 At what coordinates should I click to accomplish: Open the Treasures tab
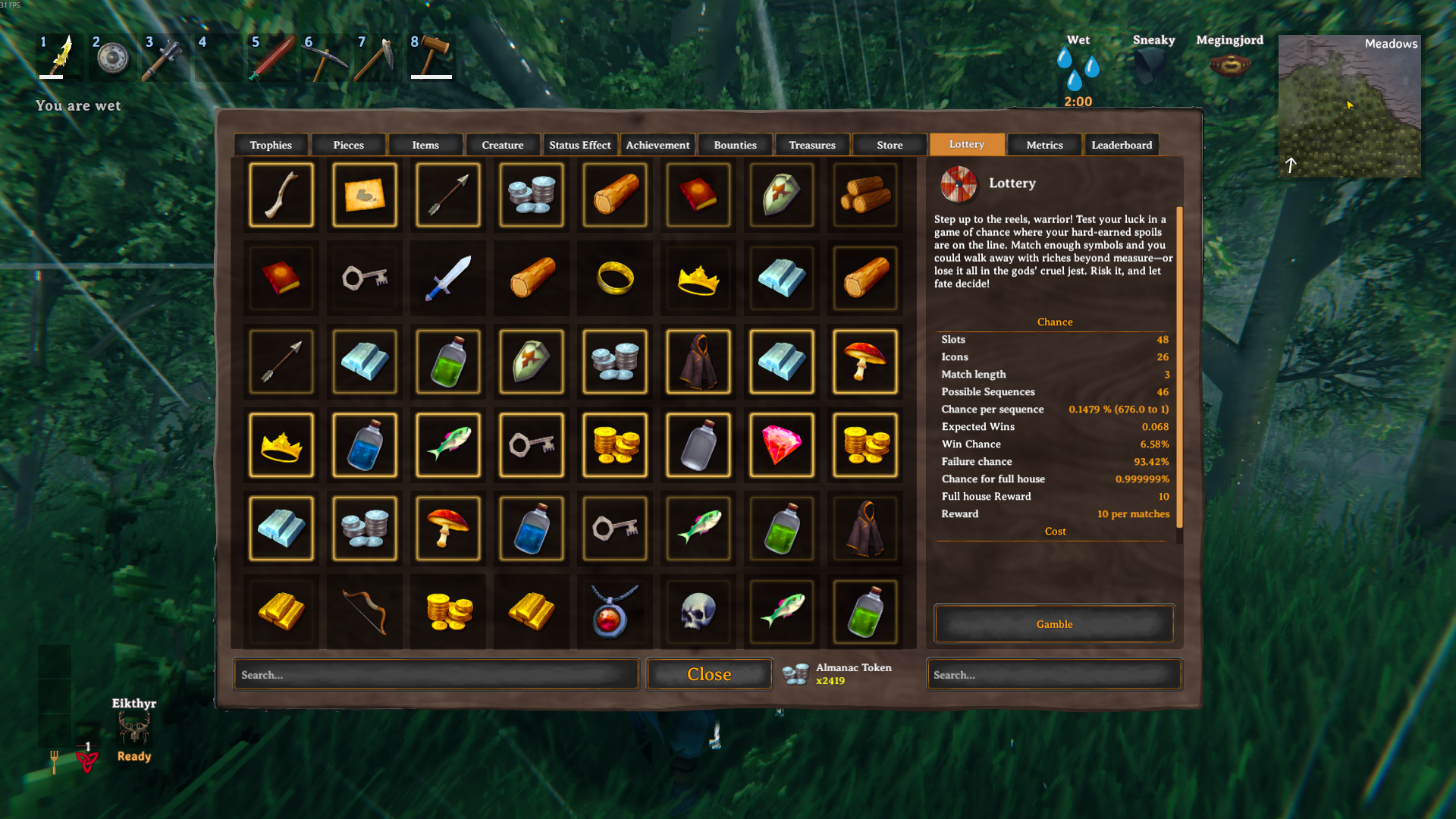pos(812,145)
